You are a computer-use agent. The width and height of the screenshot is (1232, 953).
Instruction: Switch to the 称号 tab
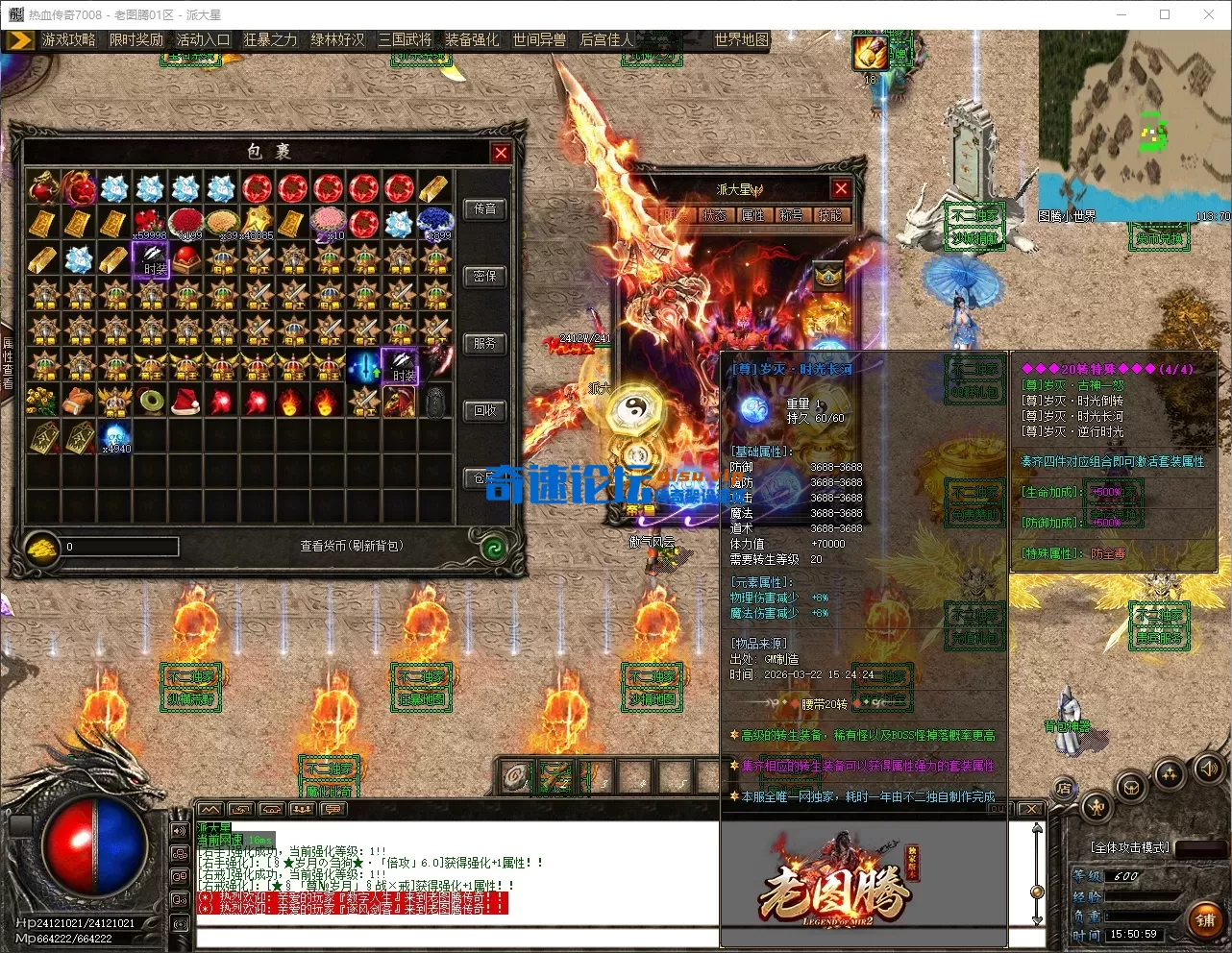point(791,215)
